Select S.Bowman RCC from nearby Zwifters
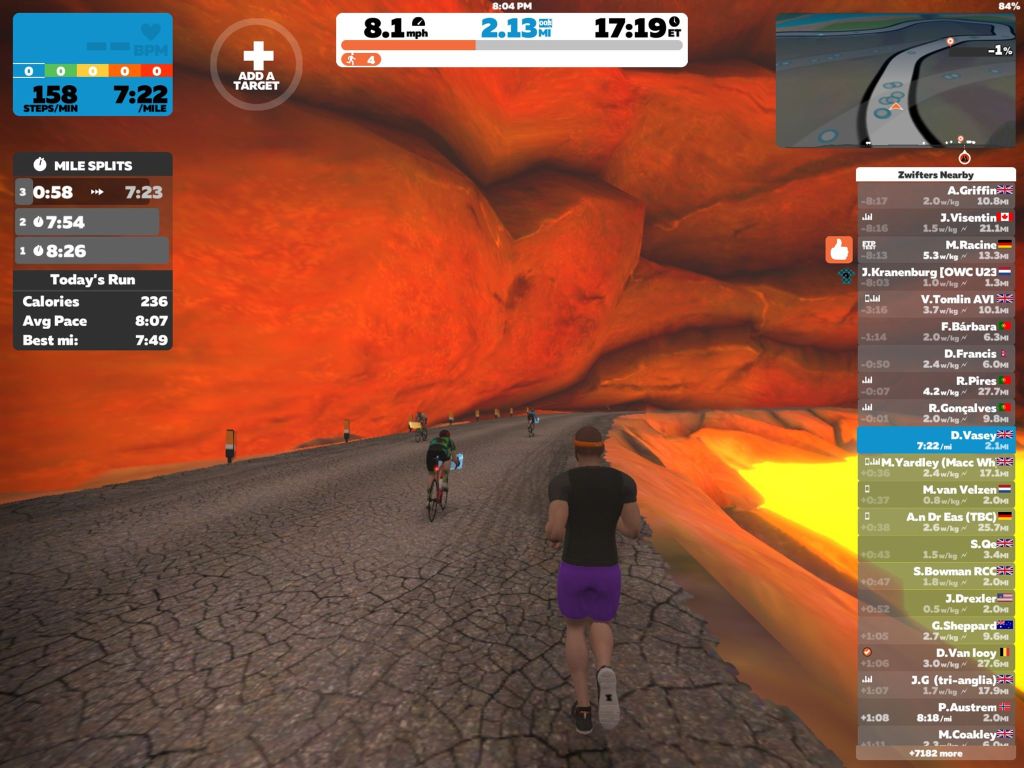This screenshot has width=1024, height=768. click(x=935, y=576)
